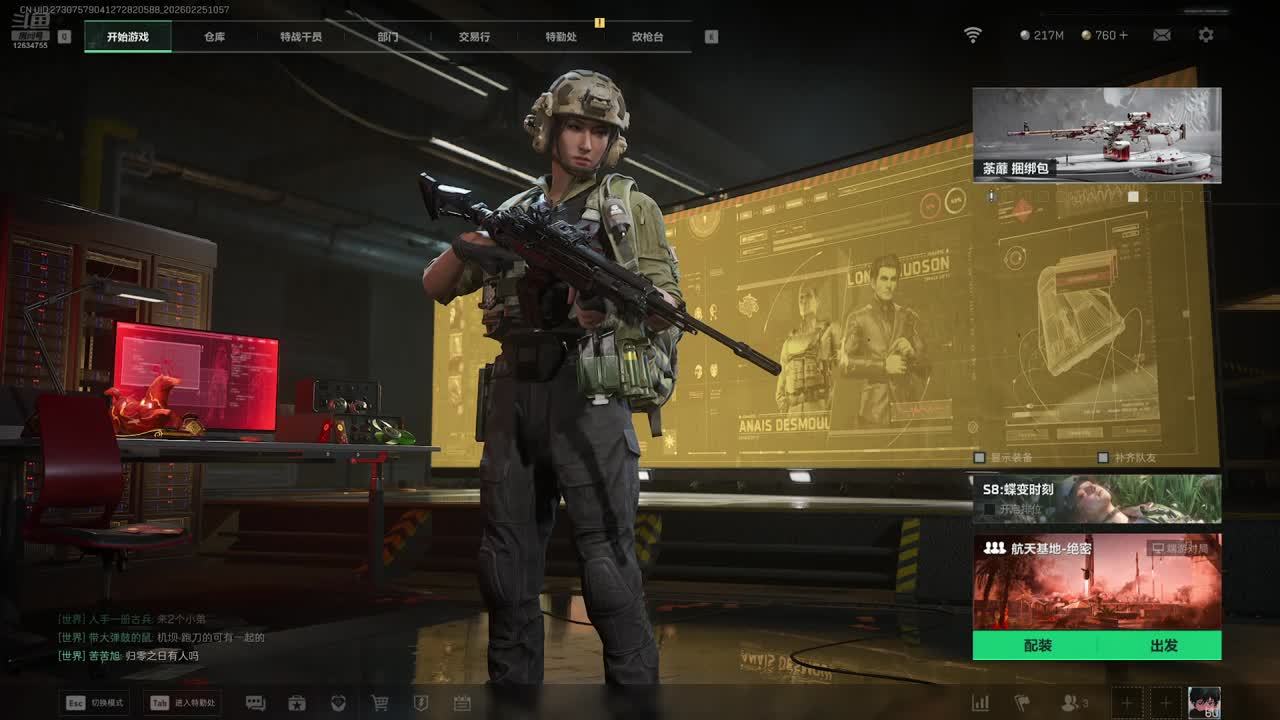Open the chat bubbles icon
This screenshot has width=1280, height=720.
click(x=255, y=703)
